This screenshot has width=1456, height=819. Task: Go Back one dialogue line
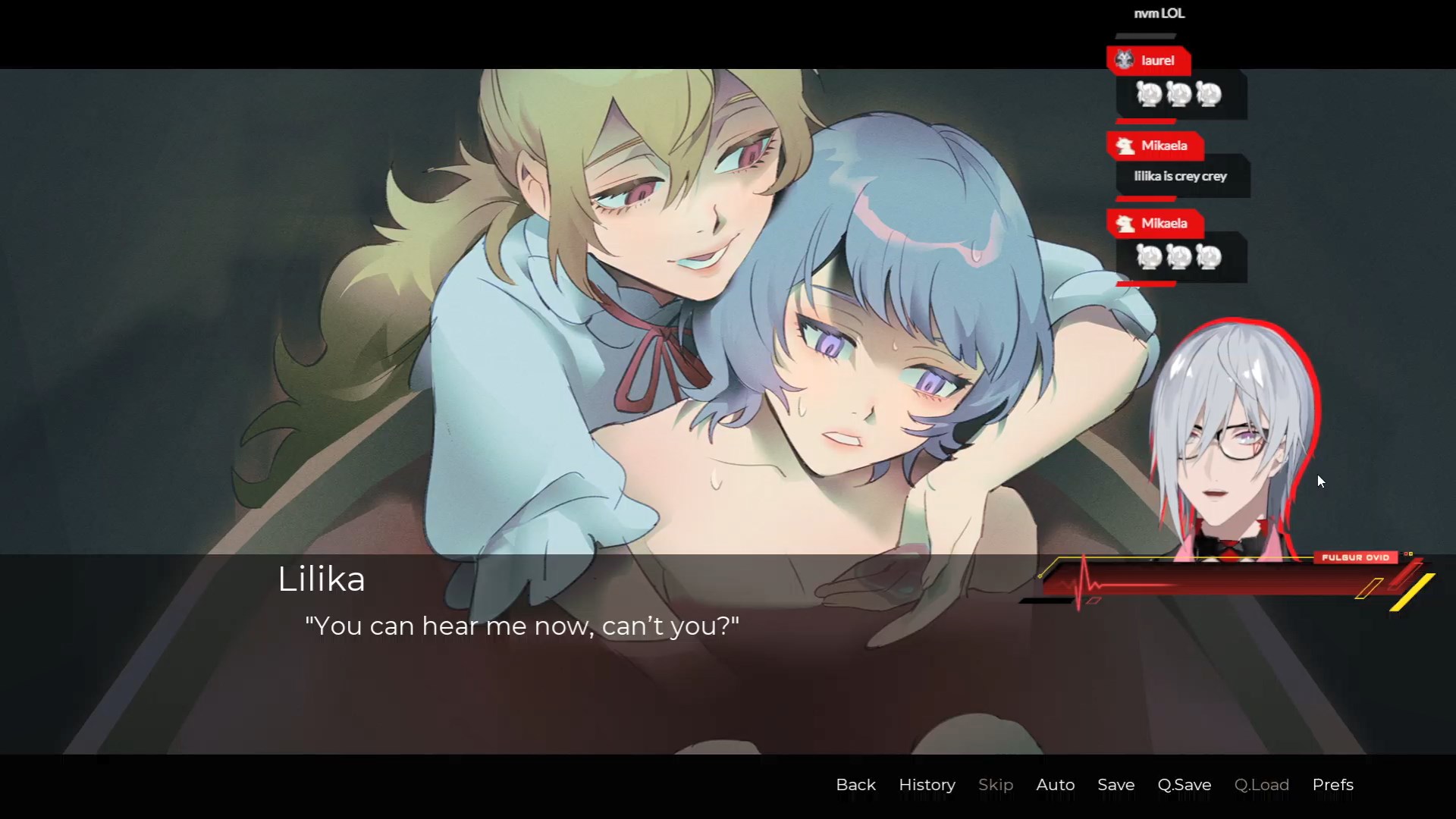click(x=855, y=785)
